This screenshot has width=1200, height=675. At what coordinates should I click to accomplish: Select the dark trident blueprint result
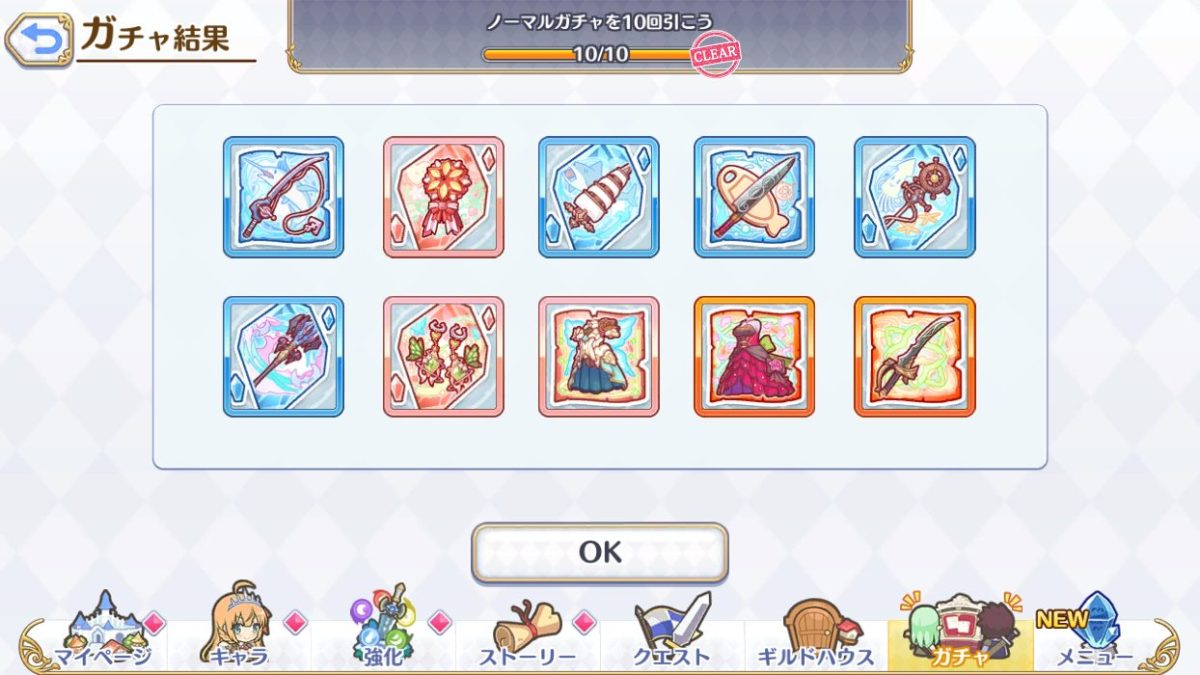[x=283, y=356]
